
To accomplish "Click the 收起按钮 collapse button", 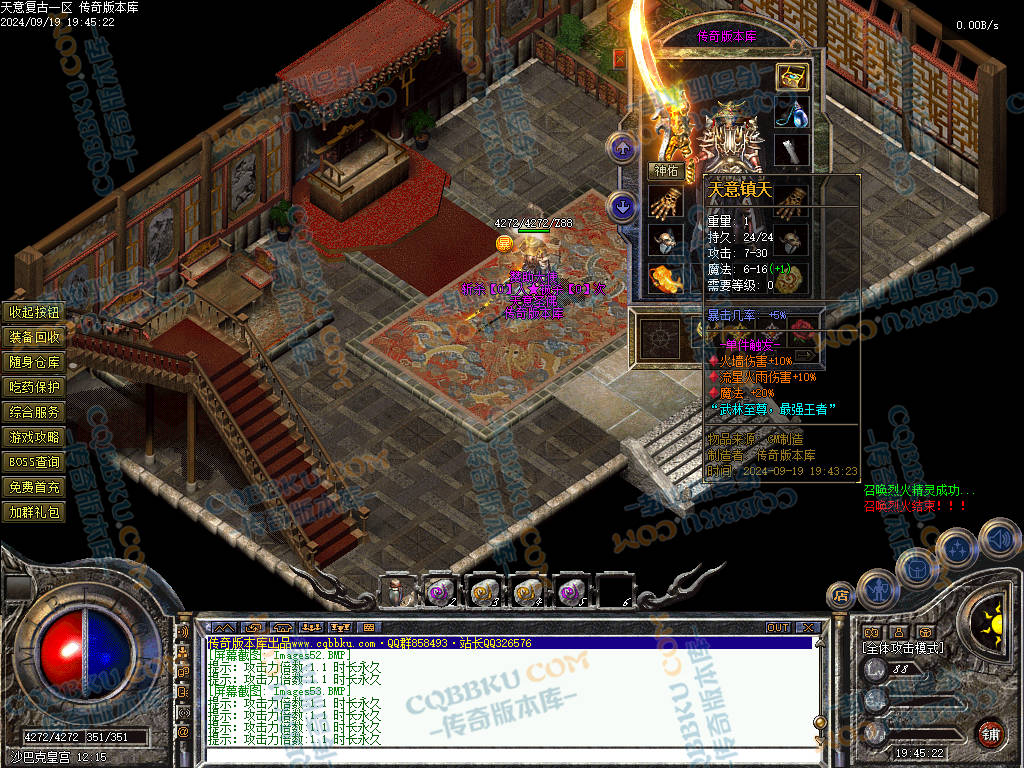I will pos(35,312).
